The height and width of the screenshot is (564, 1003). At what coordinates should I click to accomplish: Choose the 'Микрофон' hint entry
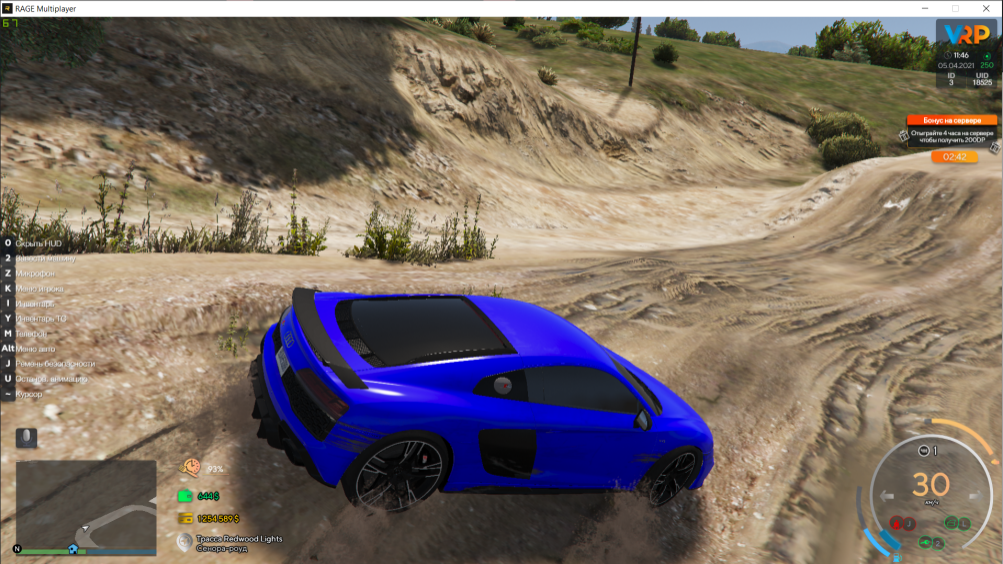(36, 272)
